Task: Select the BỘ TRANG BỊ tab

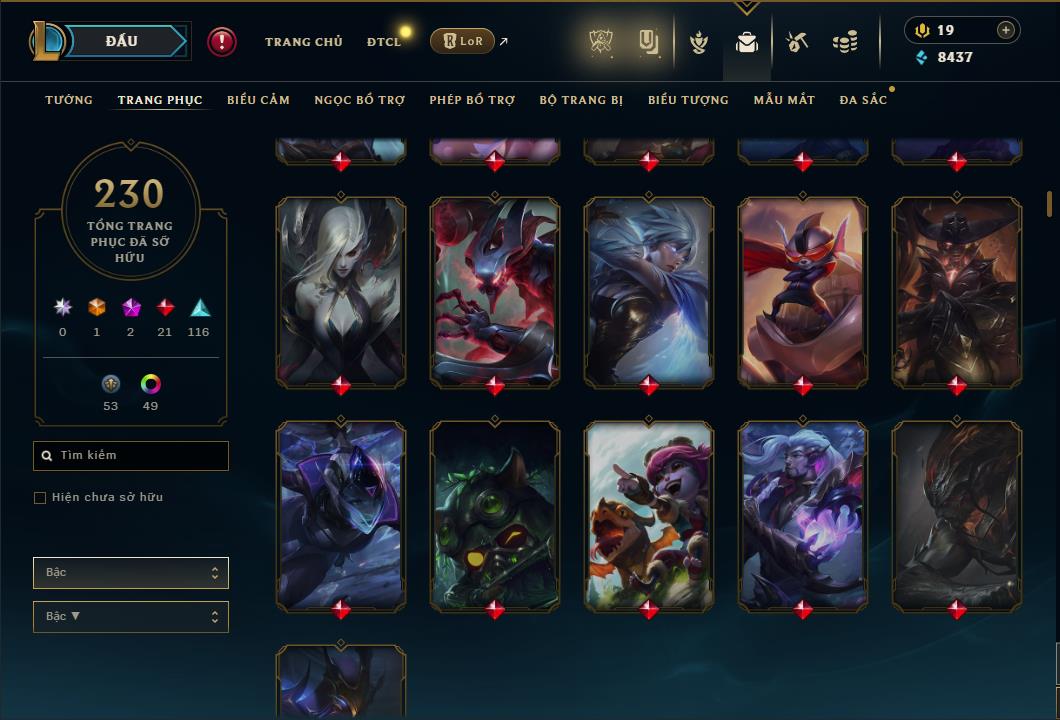Action: pos(581,100)
